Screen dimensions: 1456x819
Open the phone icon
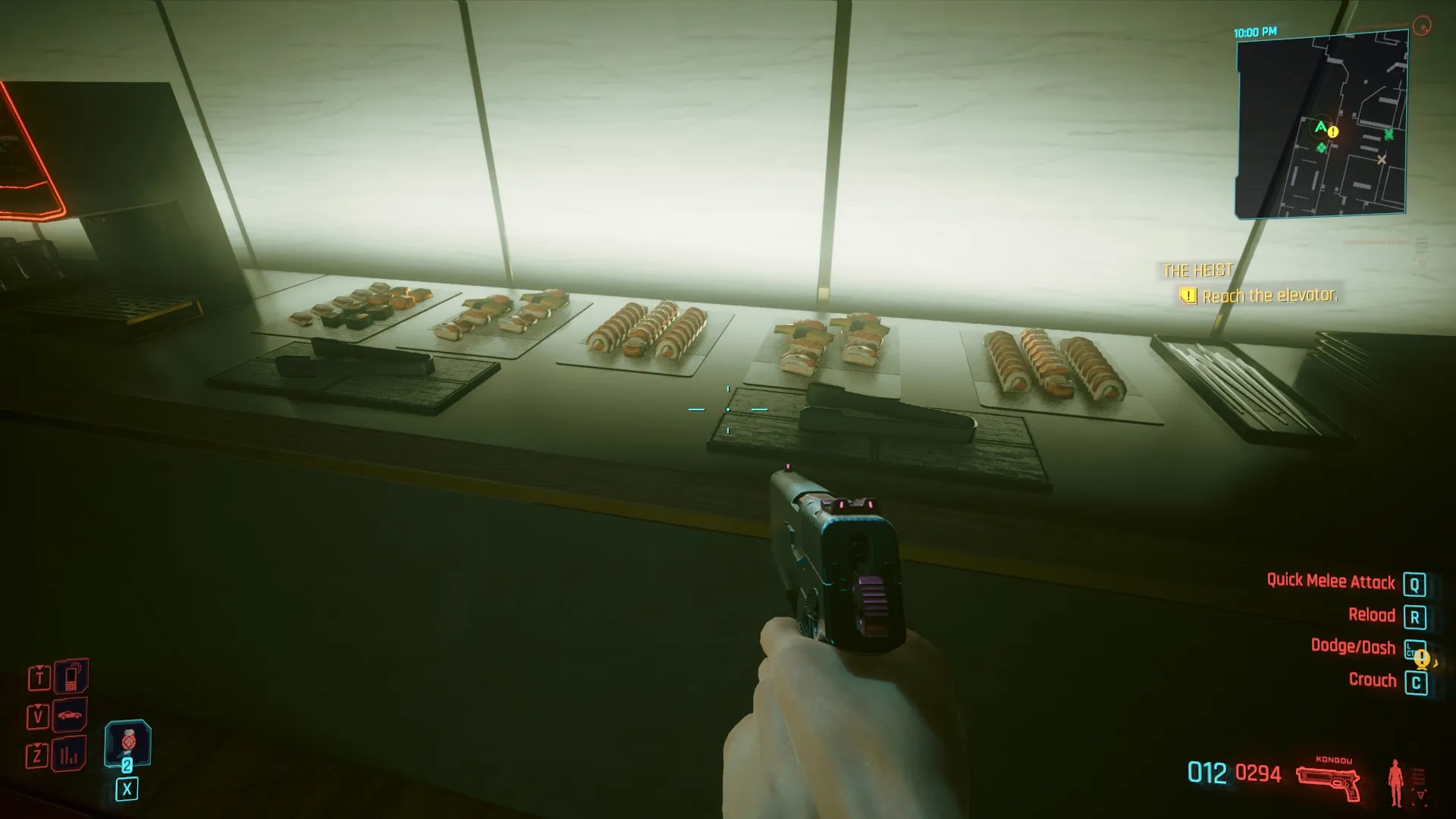click(71, 676)
